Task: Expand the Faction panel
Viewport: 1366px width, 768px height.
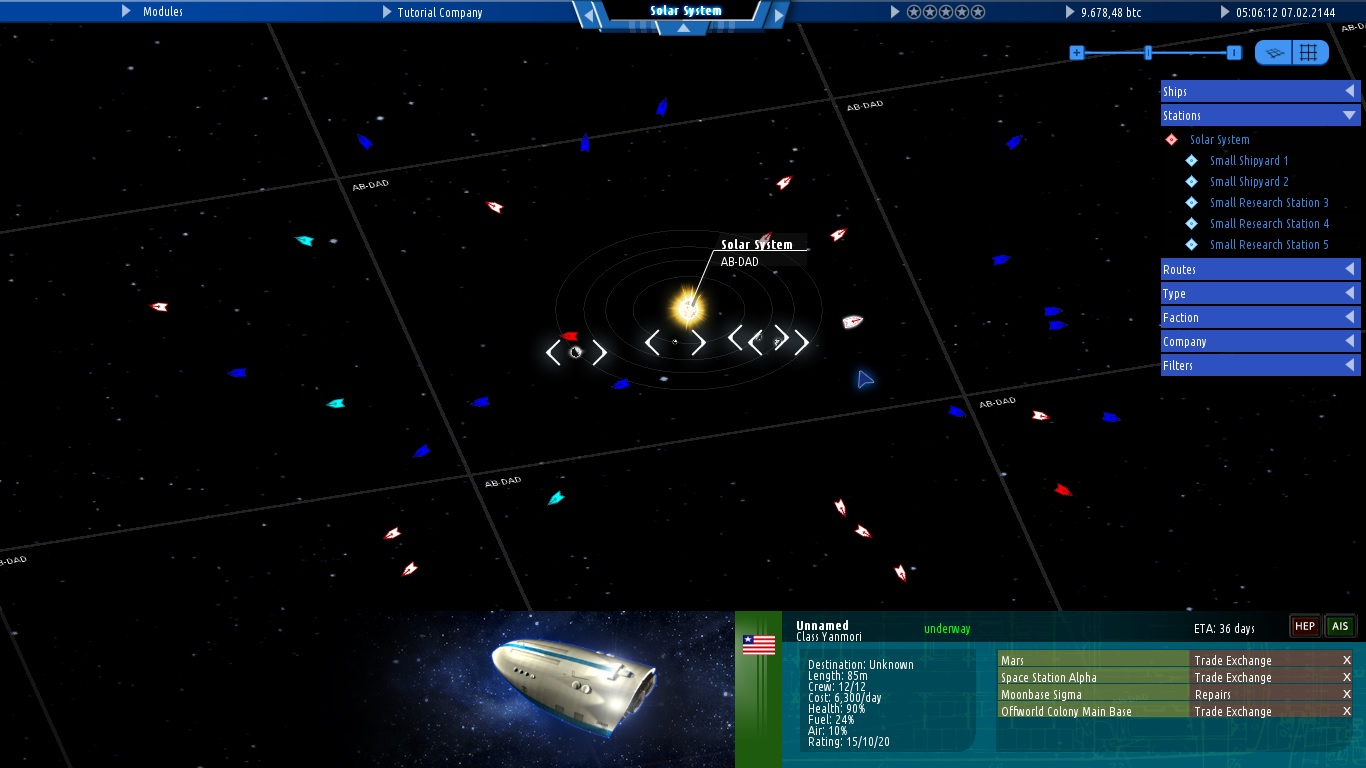Action: pyautogui.click(x=1259, y=317)
